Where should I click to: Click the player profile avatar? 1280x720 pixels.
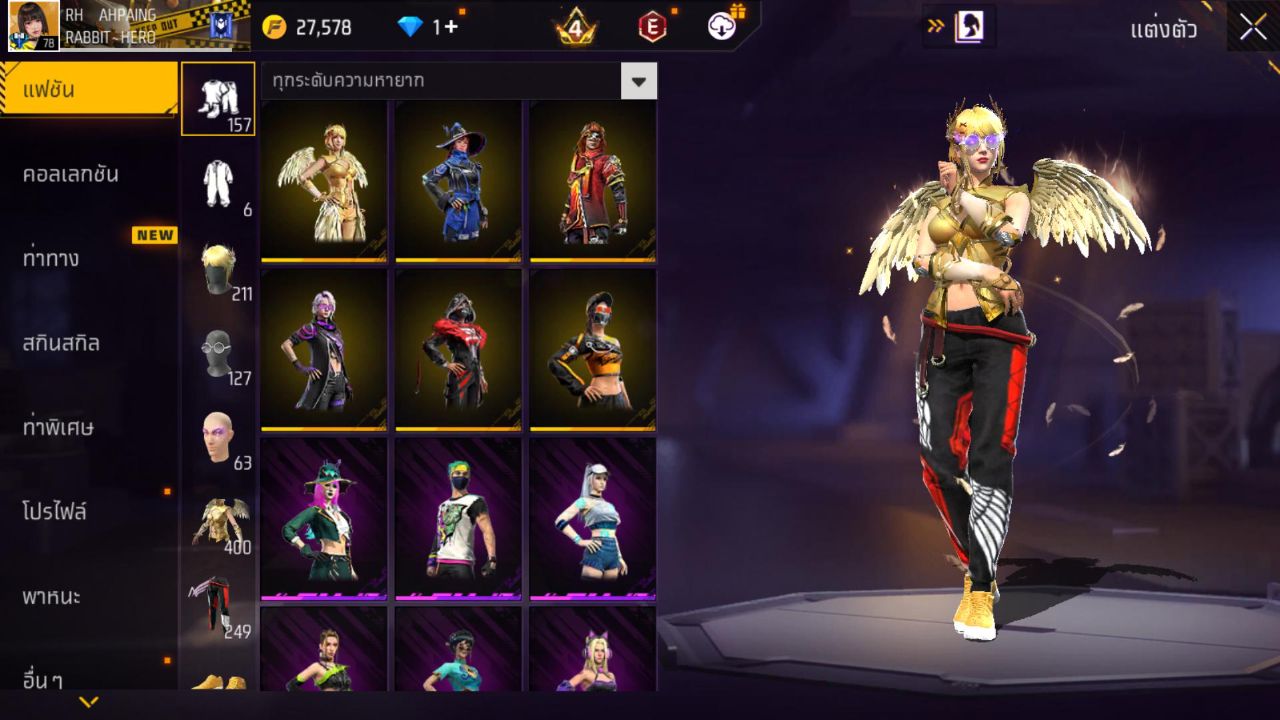[34, 26]
